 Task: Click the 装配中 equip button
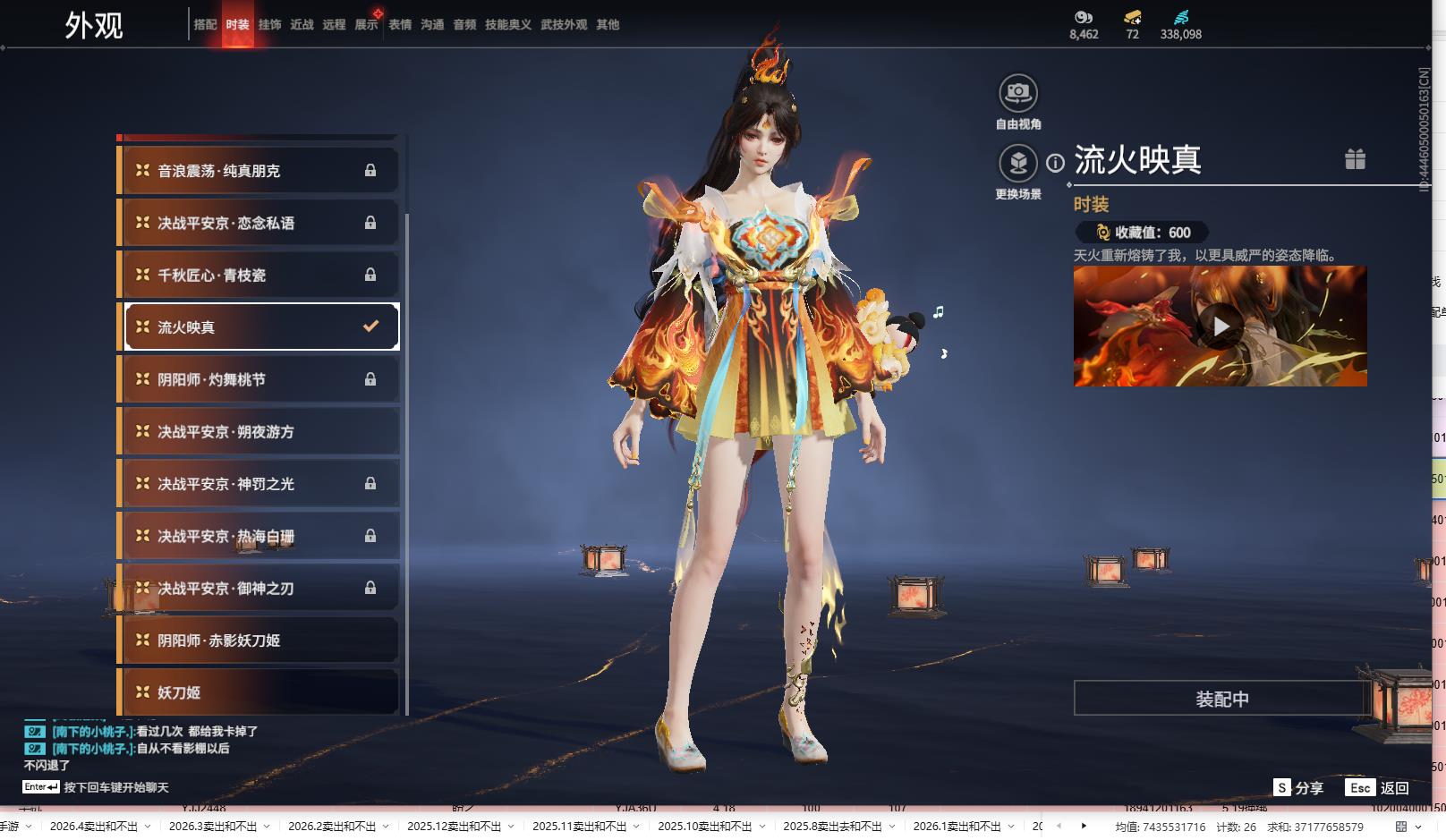[x=1221, y=699]
